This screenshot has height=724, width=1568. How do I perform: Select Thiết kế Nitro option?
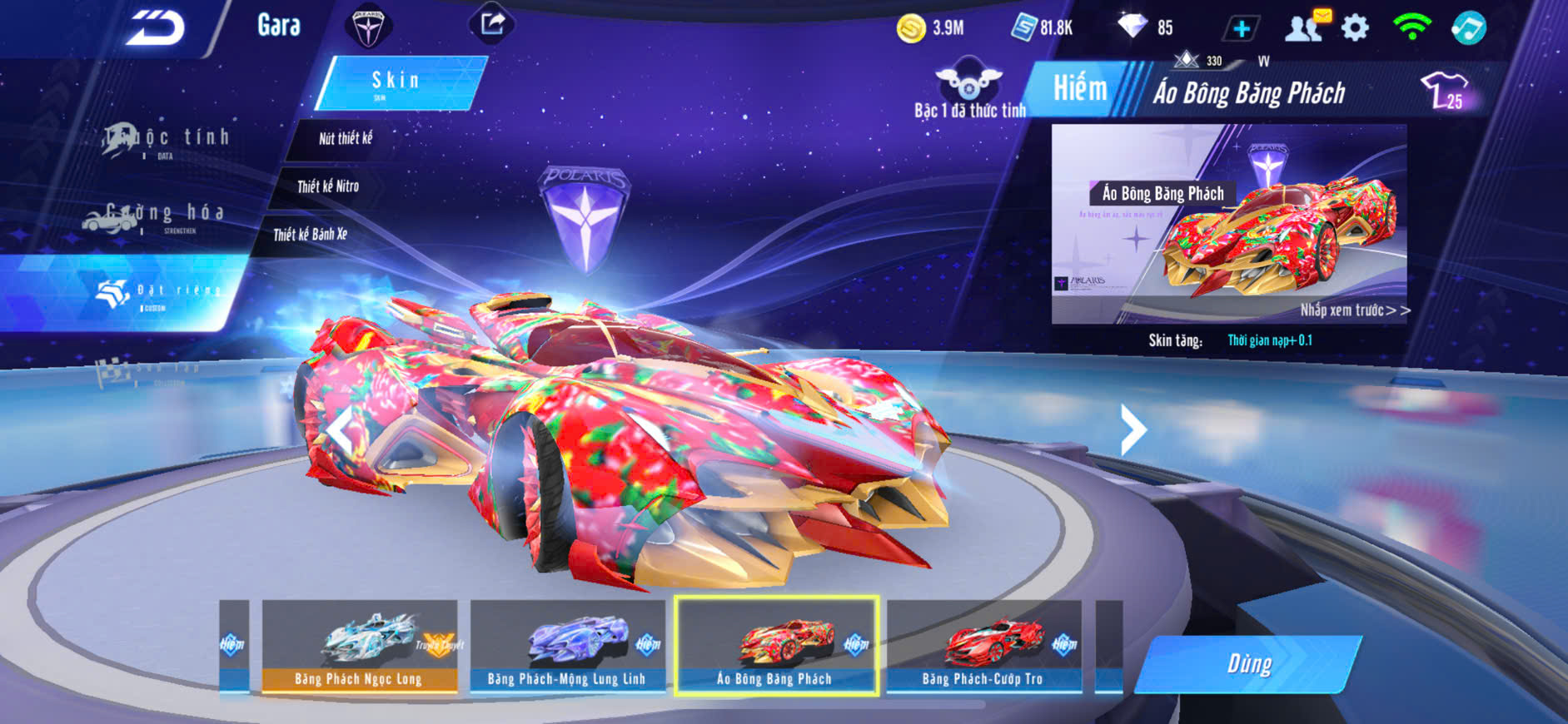point(328,186)
